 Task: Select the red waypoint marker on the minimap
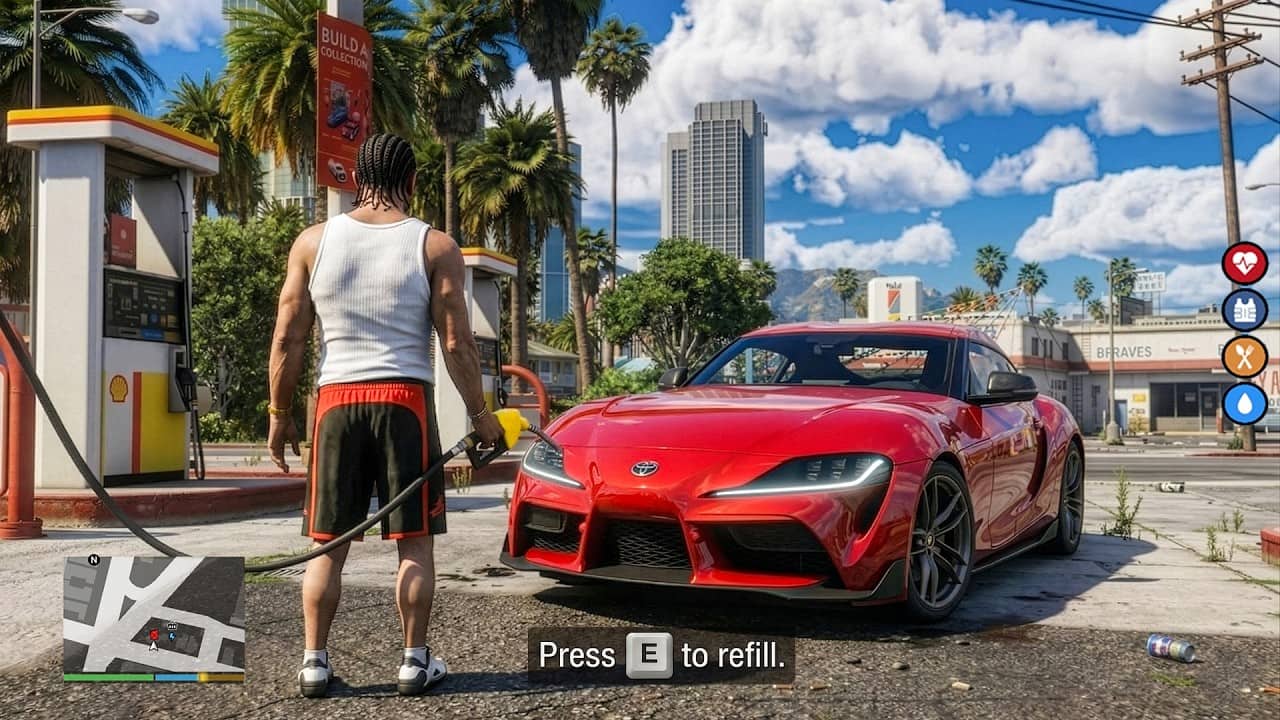(154, 634)
